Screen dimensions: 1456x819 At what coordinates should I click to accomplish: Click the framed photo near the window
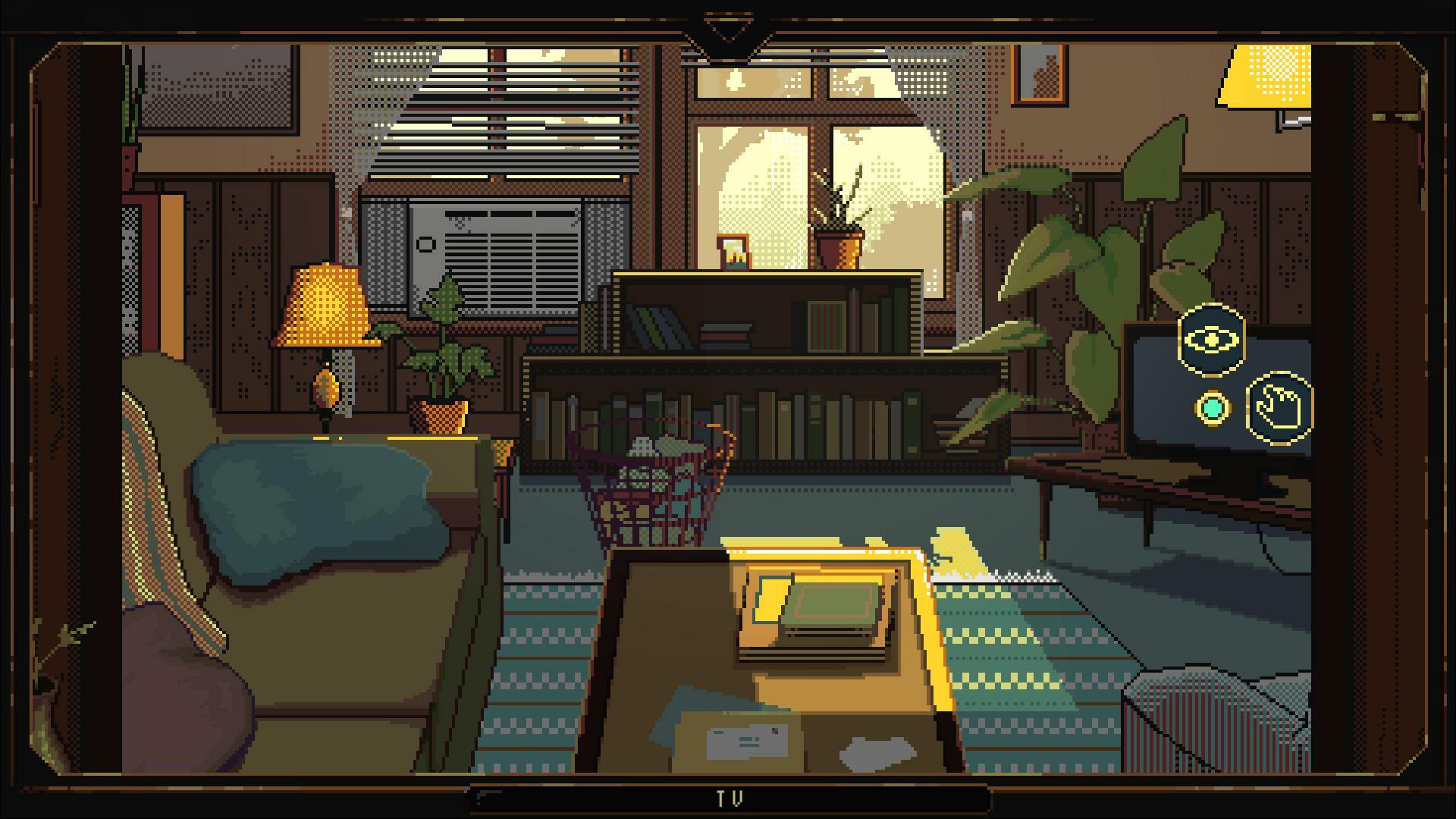733,254
